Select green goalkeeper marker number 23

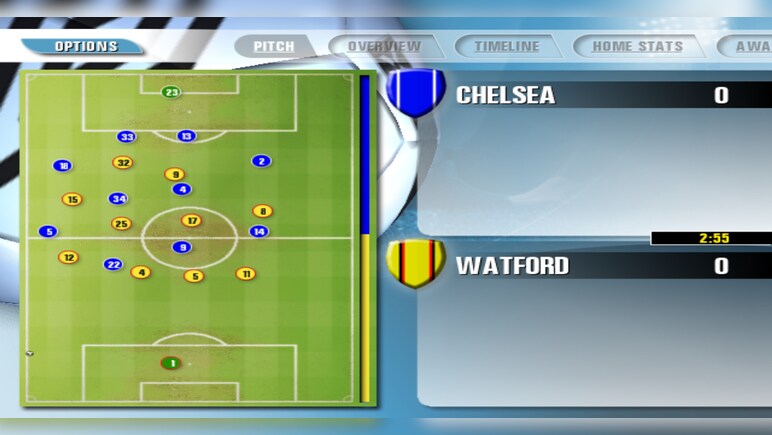(171, 93)
